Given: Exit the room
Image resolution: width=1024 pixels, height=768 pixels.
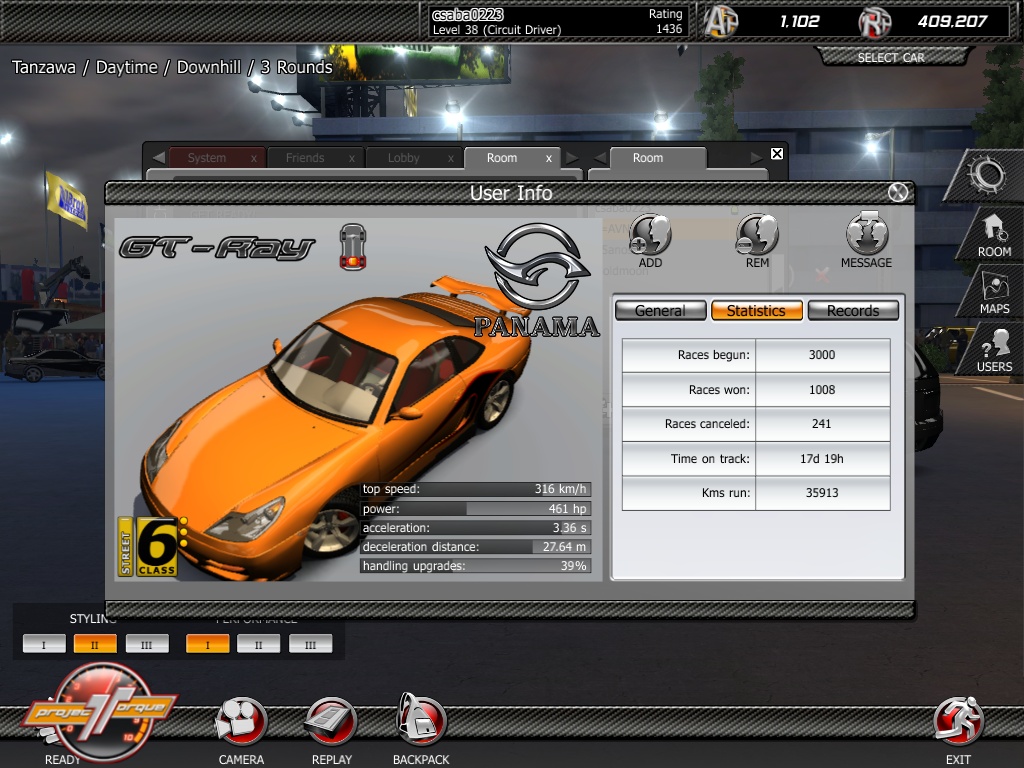Looking at the screenshot, I should (x=958, y=725).
